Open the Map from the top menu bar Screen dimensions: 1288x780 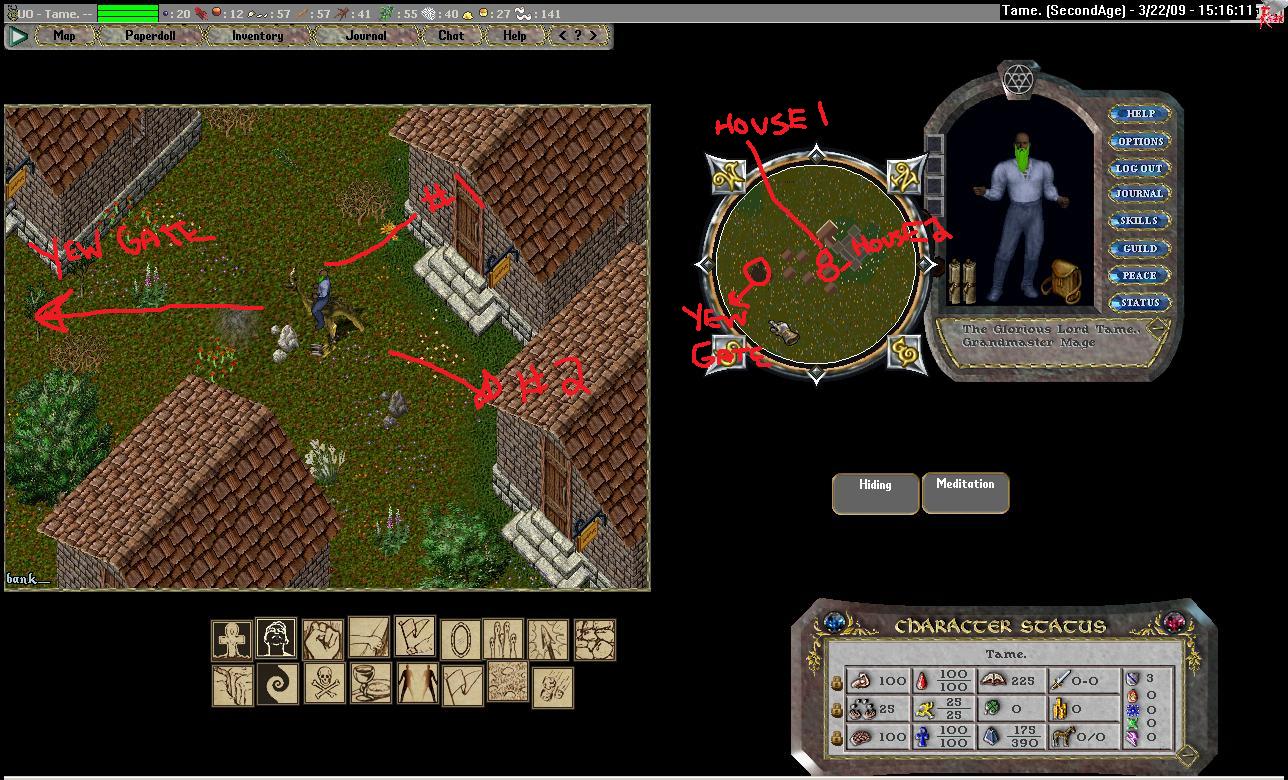pyautogui.click(x=64, y=36)
